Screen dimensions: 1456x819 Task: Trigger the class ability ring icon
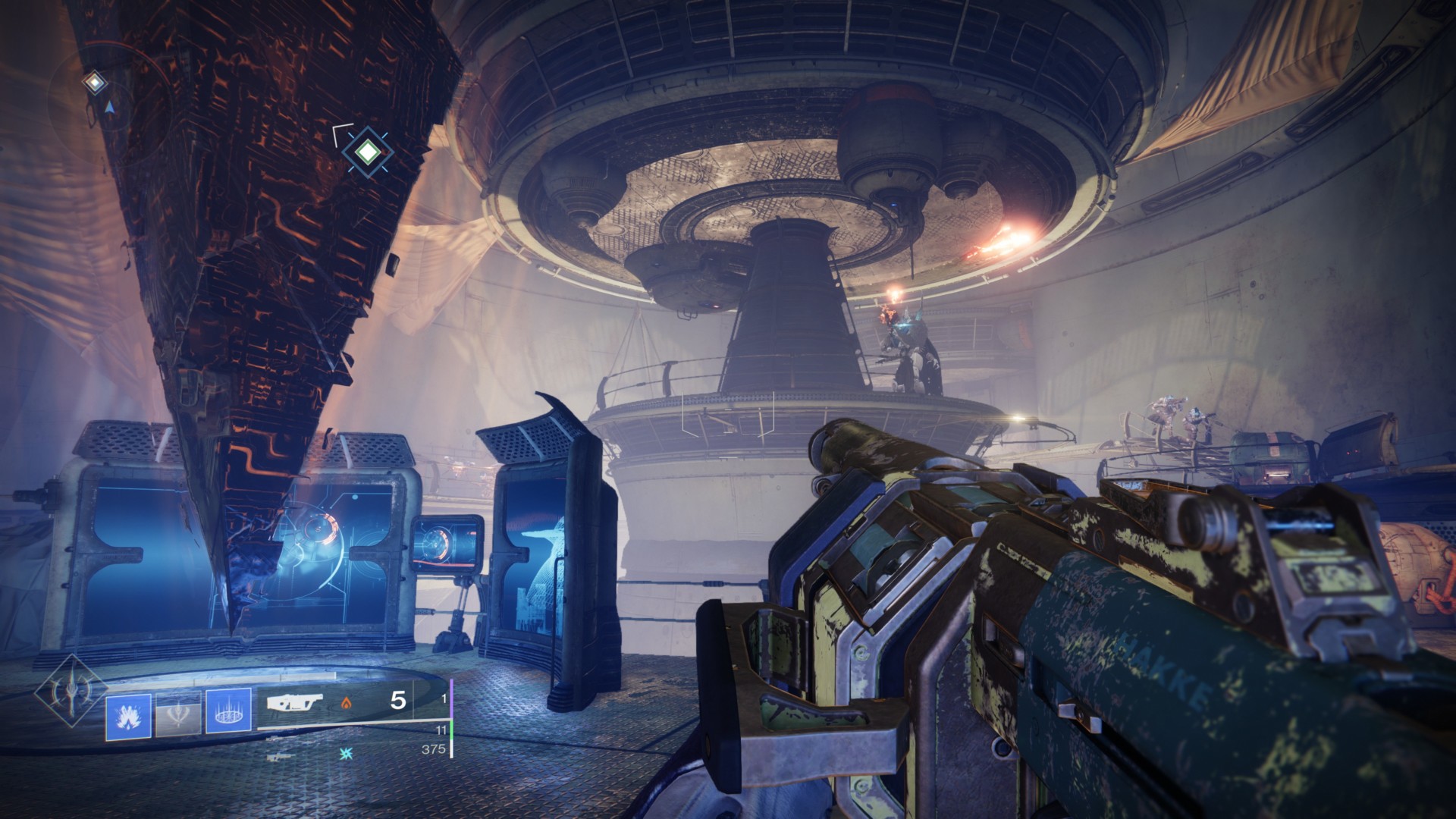[228, 715]
